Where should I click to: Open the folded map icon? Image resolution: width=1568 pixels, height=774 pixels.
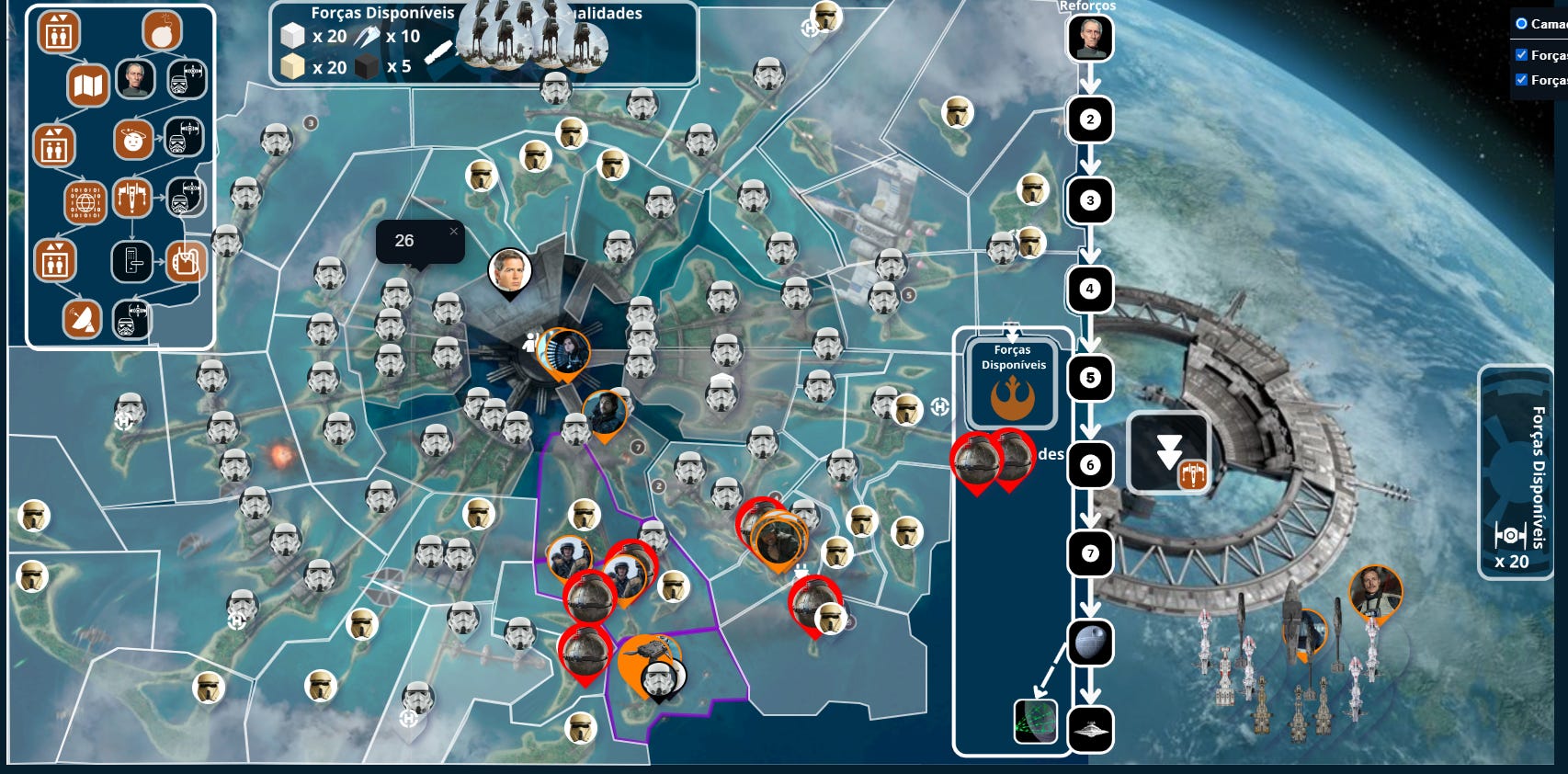point(88,84)
